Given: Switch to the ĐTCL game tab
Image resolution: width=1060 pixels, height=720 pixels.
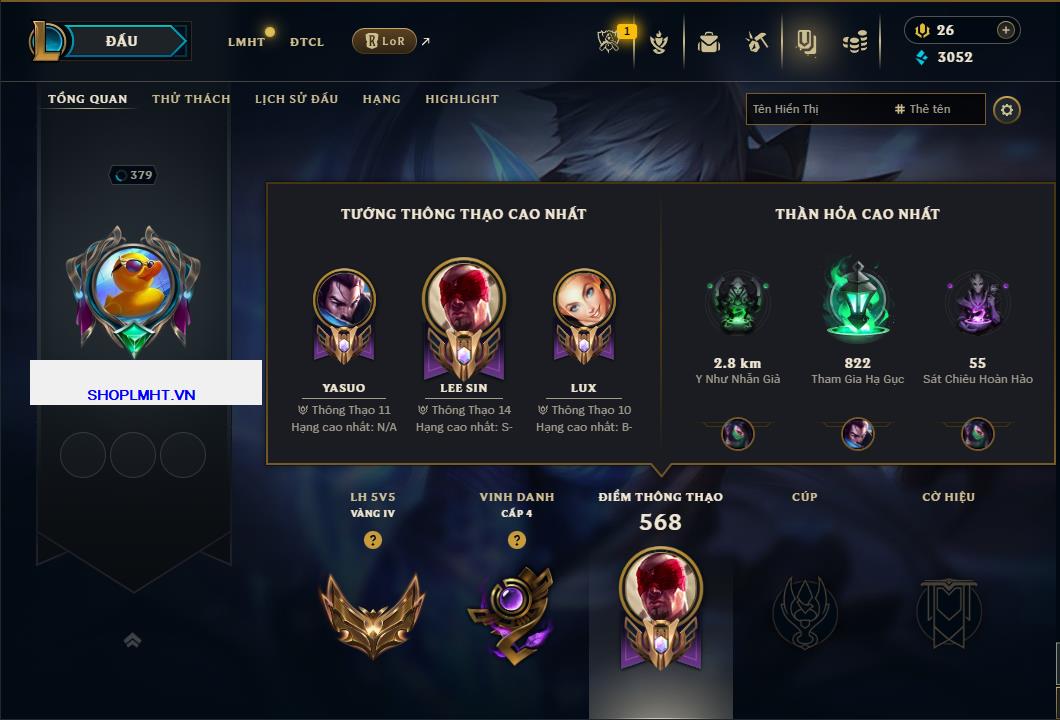Looking at the screenshot, I should [307, 42].
